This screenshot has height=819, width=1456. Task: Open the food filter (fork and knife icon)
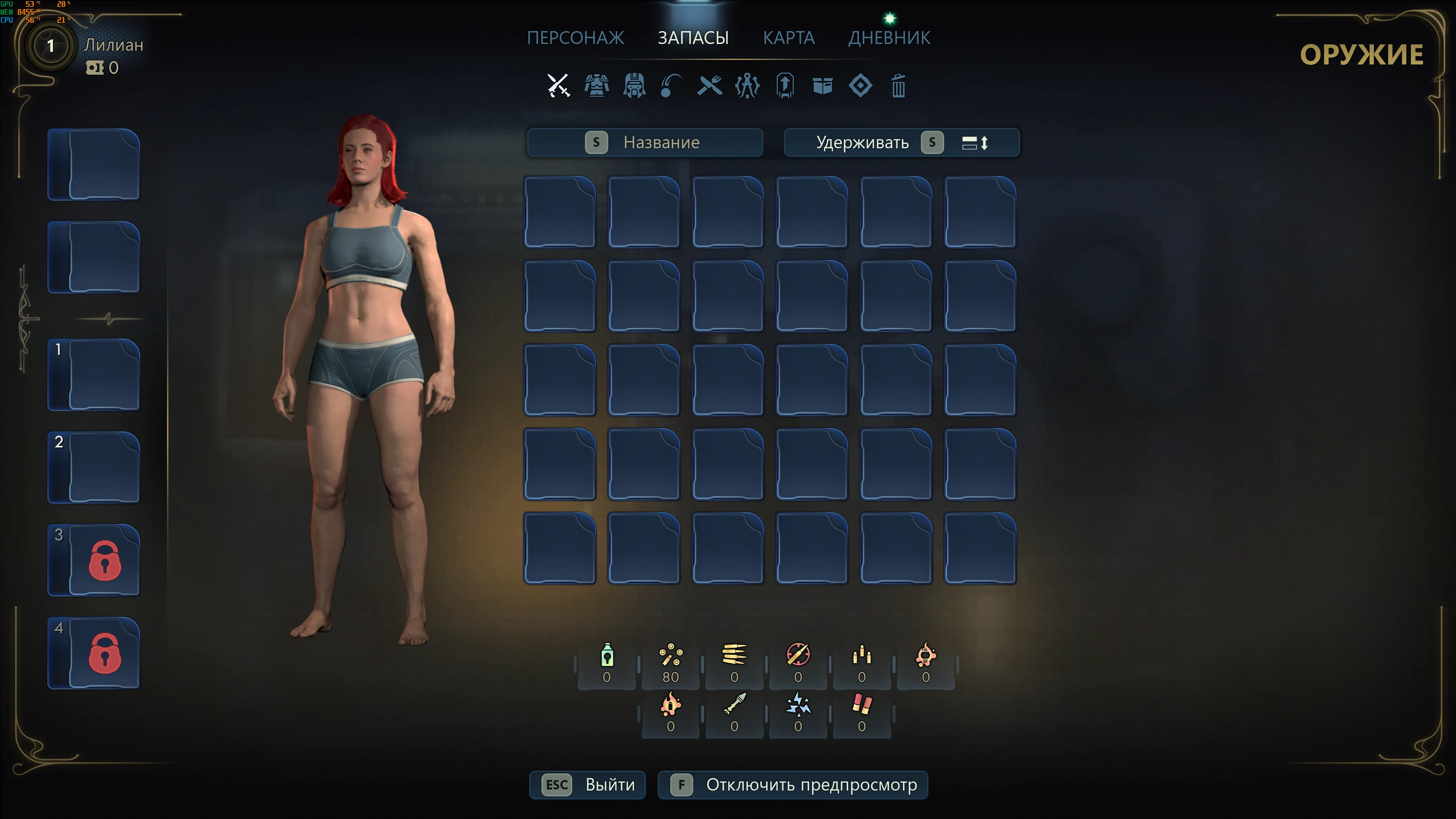pos(709,86)
